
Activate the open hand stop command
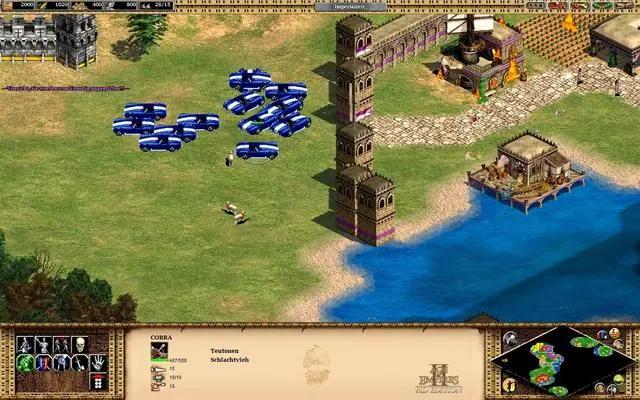97,363
